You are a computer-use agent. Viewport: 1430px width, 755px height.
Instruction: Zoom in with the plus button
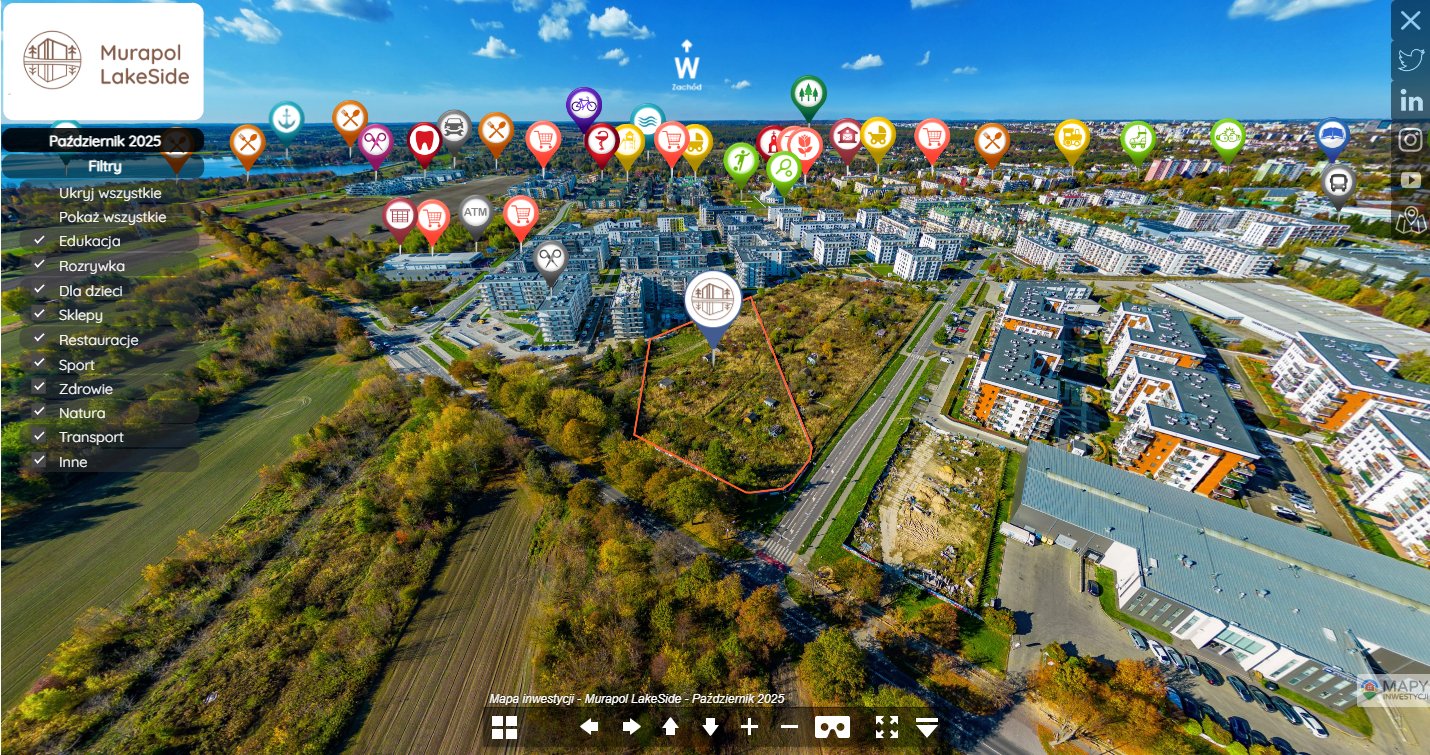point(749,727)
